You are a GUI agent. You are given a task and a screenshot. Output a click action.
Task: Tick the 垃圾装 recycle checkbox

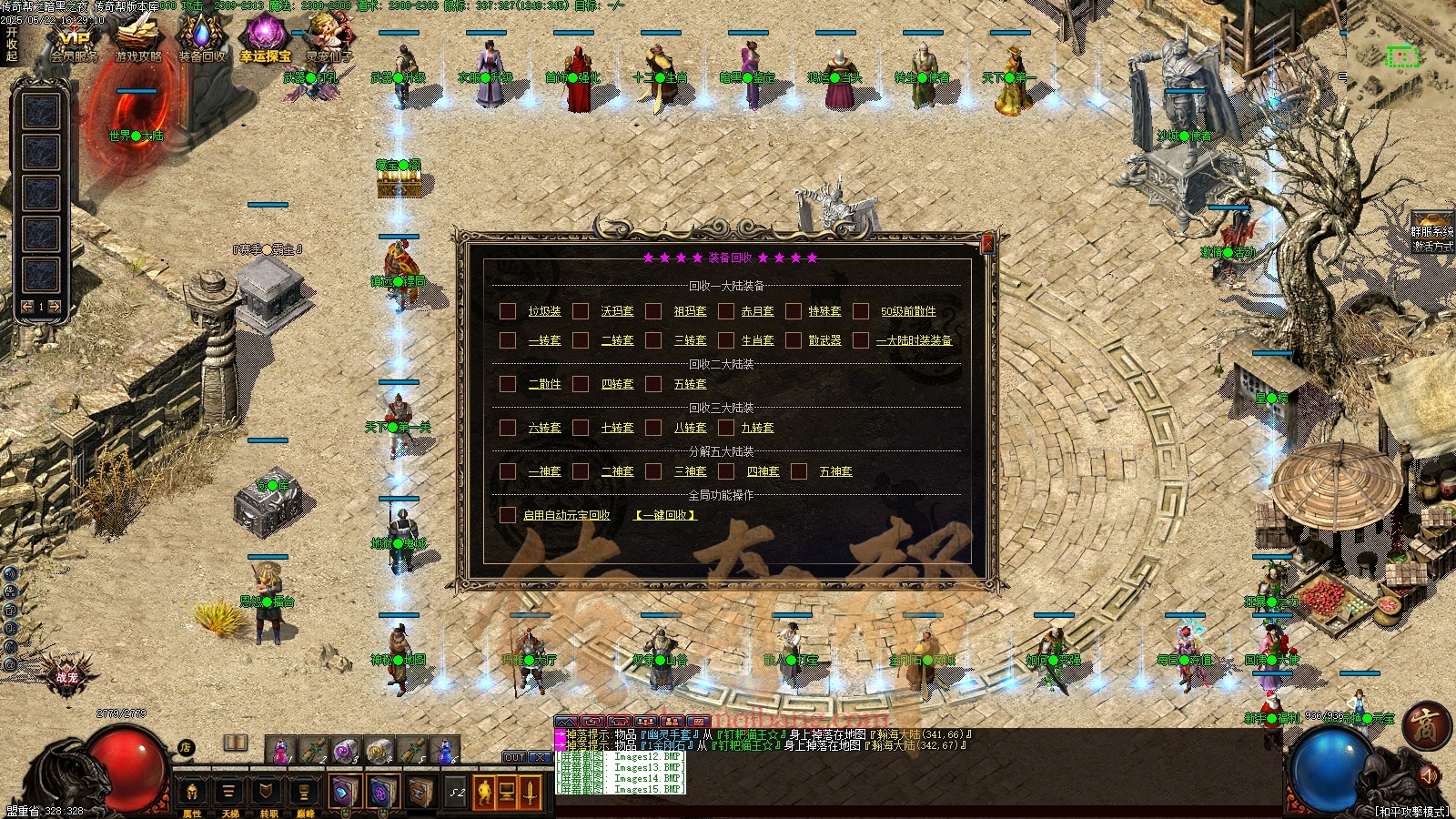coord(508,311)
